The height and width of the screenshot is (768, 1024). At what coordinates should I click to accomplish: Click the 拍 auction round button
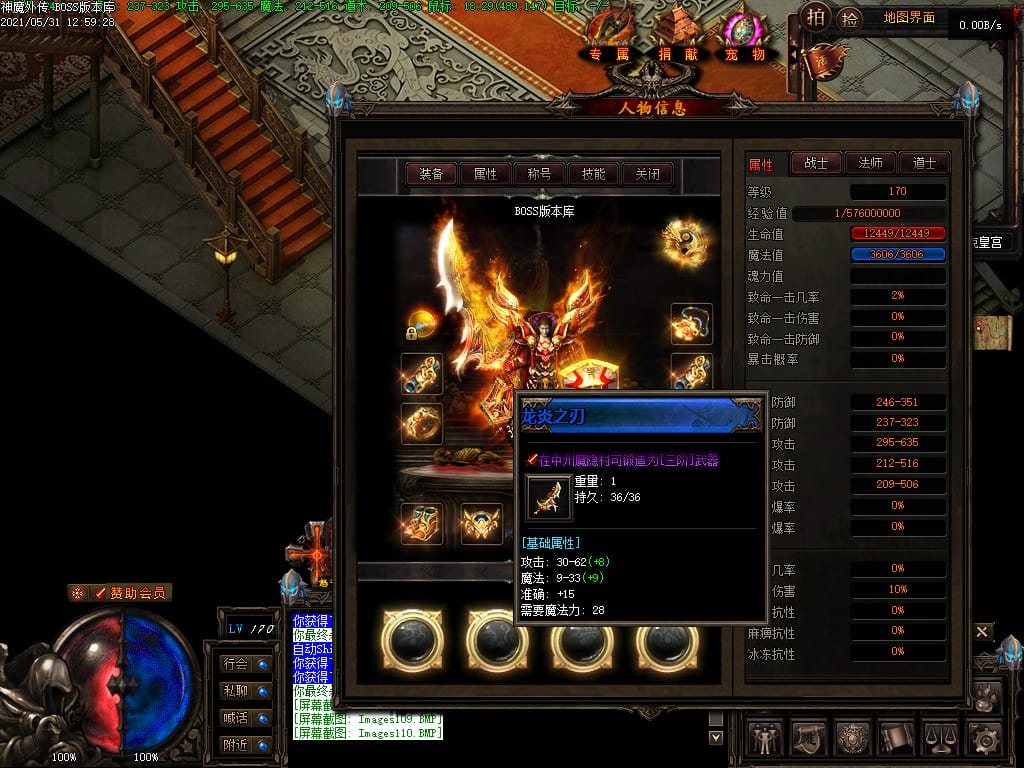click(x=817, y=17)
